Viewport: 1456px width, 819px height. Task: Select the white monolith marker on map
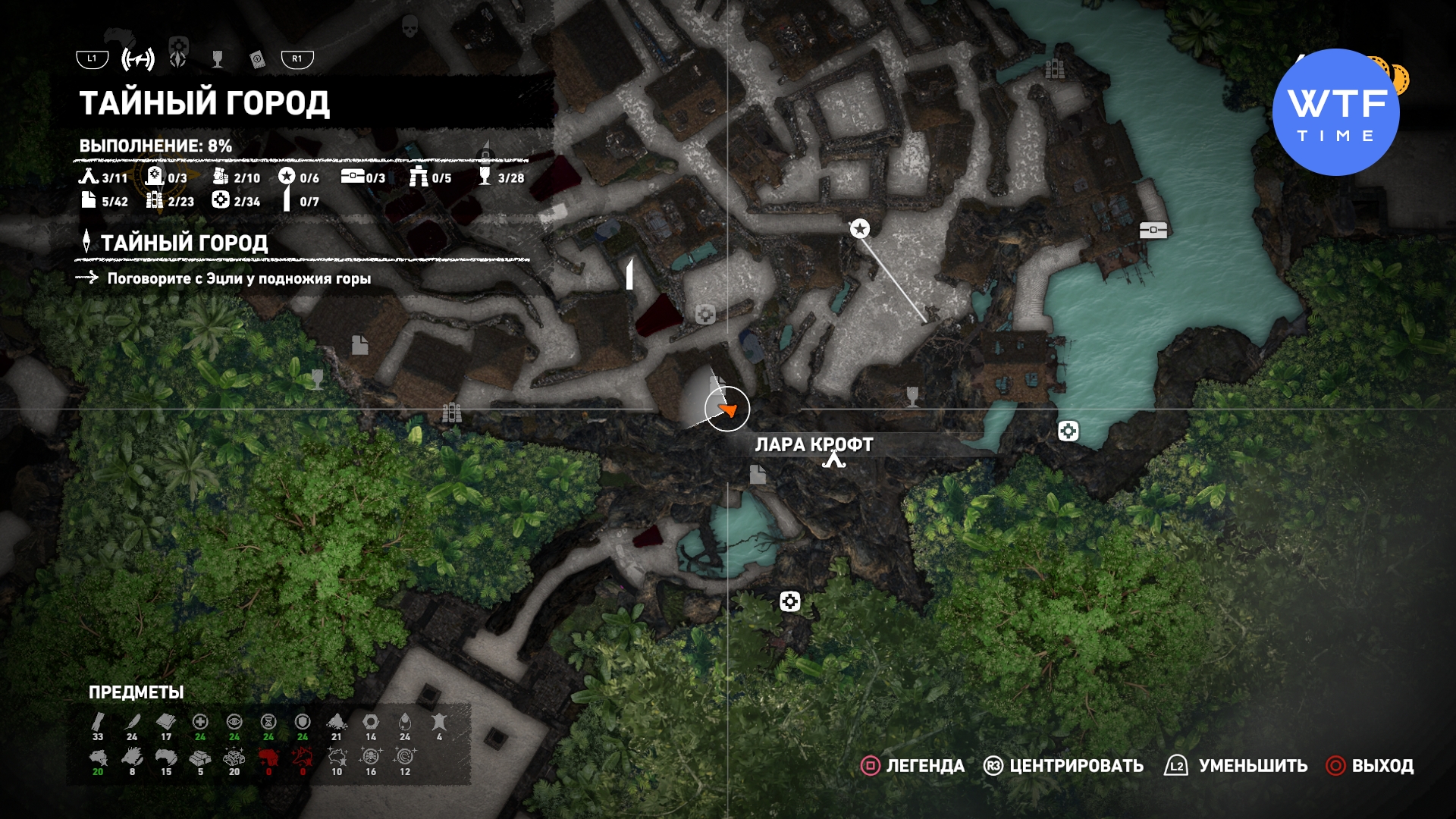[x=629, y=274]
